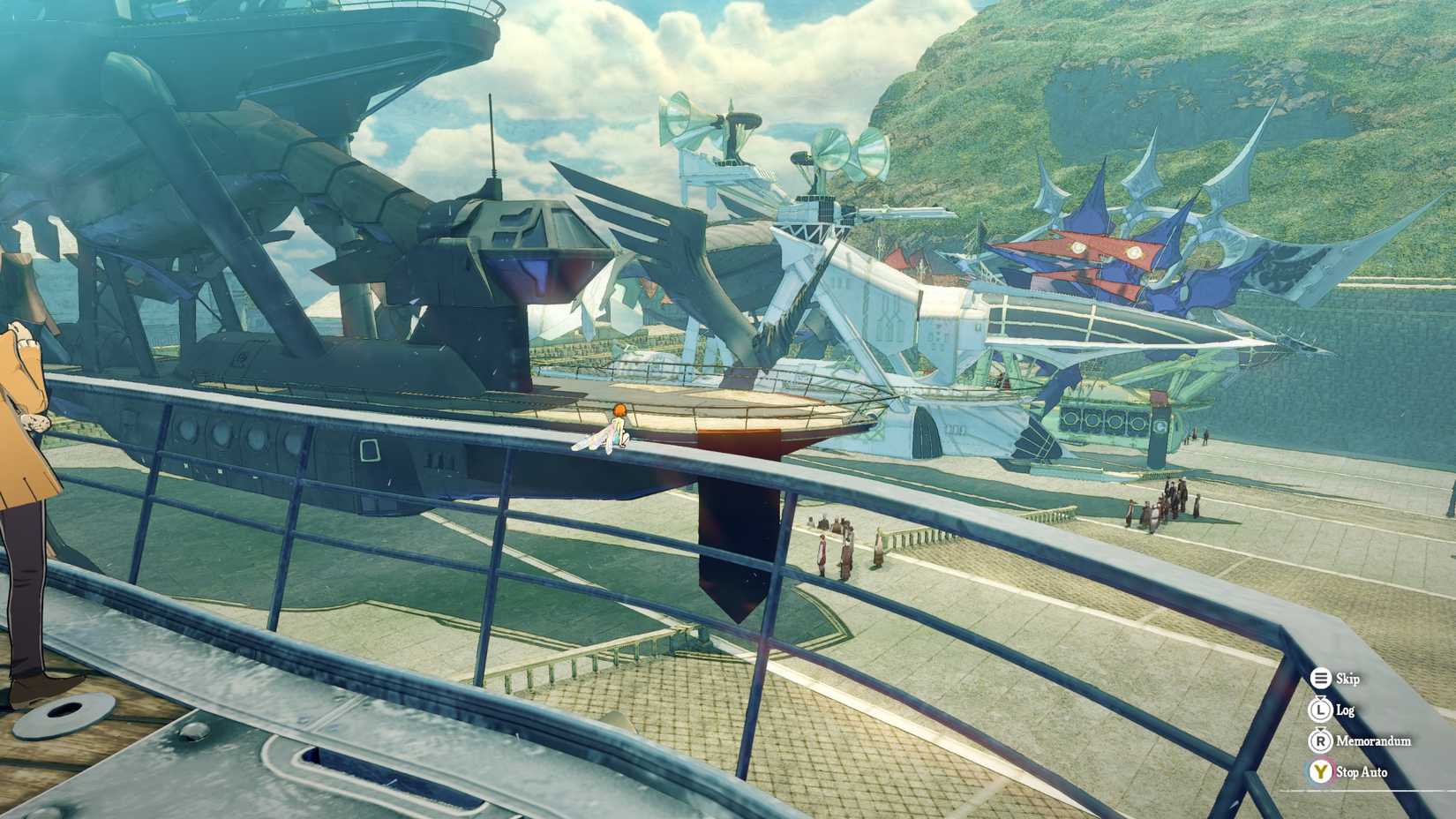Viewport: 1456px width, 819px height.
Task: Click the chevron above the Memorandum icon
Action: [1321, 730]
